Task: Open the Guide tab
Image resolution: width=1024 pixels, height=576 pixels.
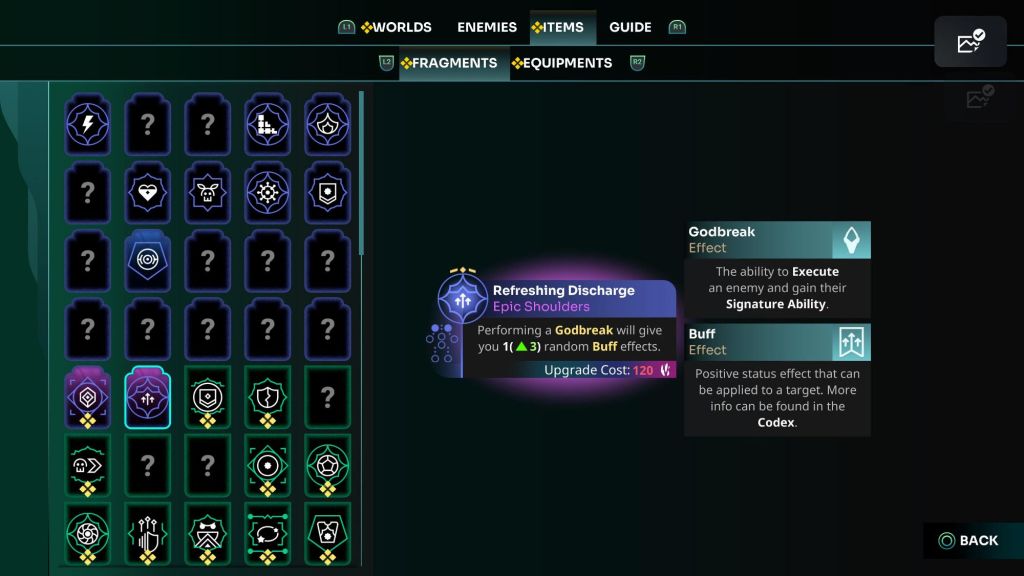Action: coord(630,27)
